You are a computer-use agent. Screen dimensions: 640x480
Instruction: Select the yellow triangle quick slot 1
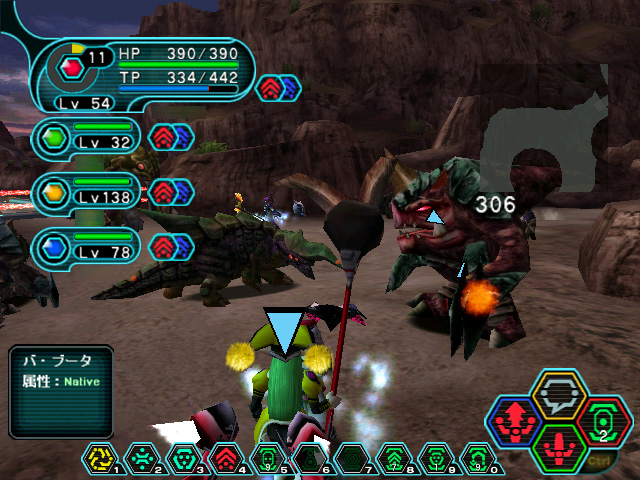coord(100,458)
